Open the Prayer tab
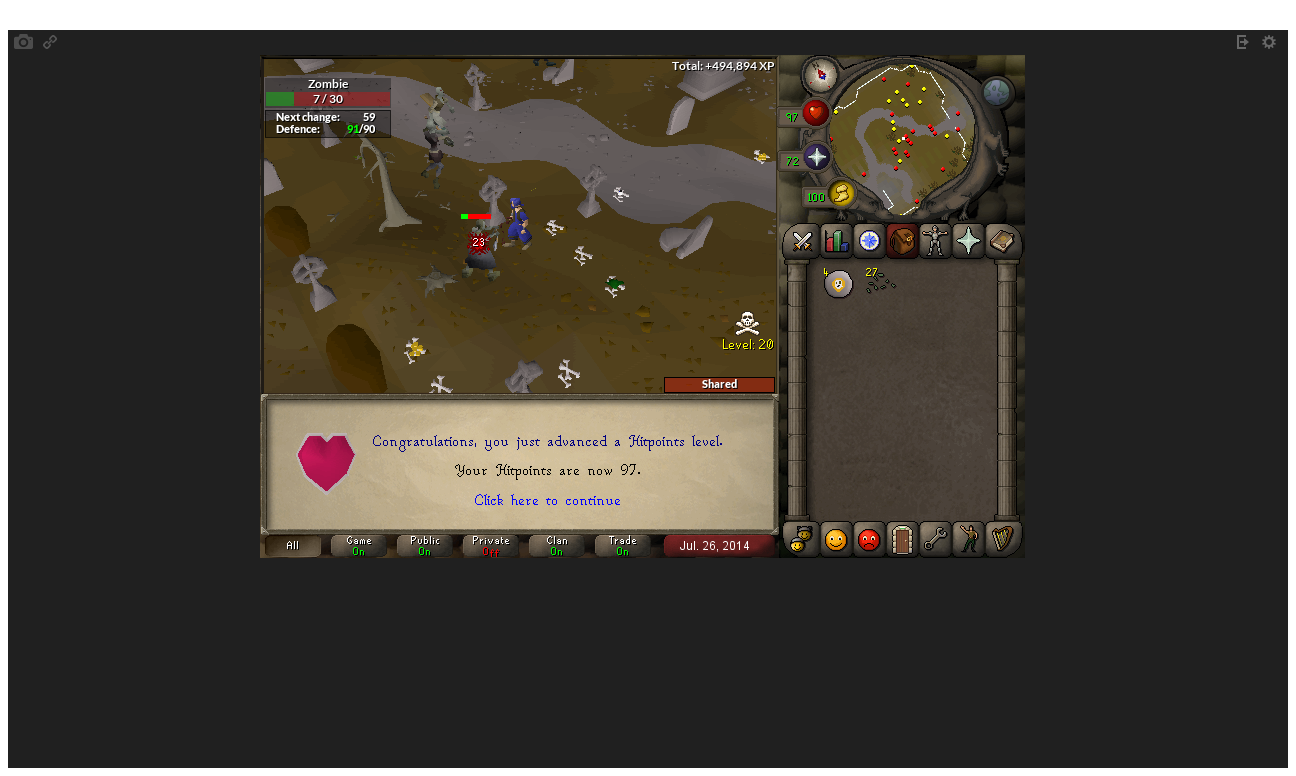The image size is (1296, 776). 968,241
